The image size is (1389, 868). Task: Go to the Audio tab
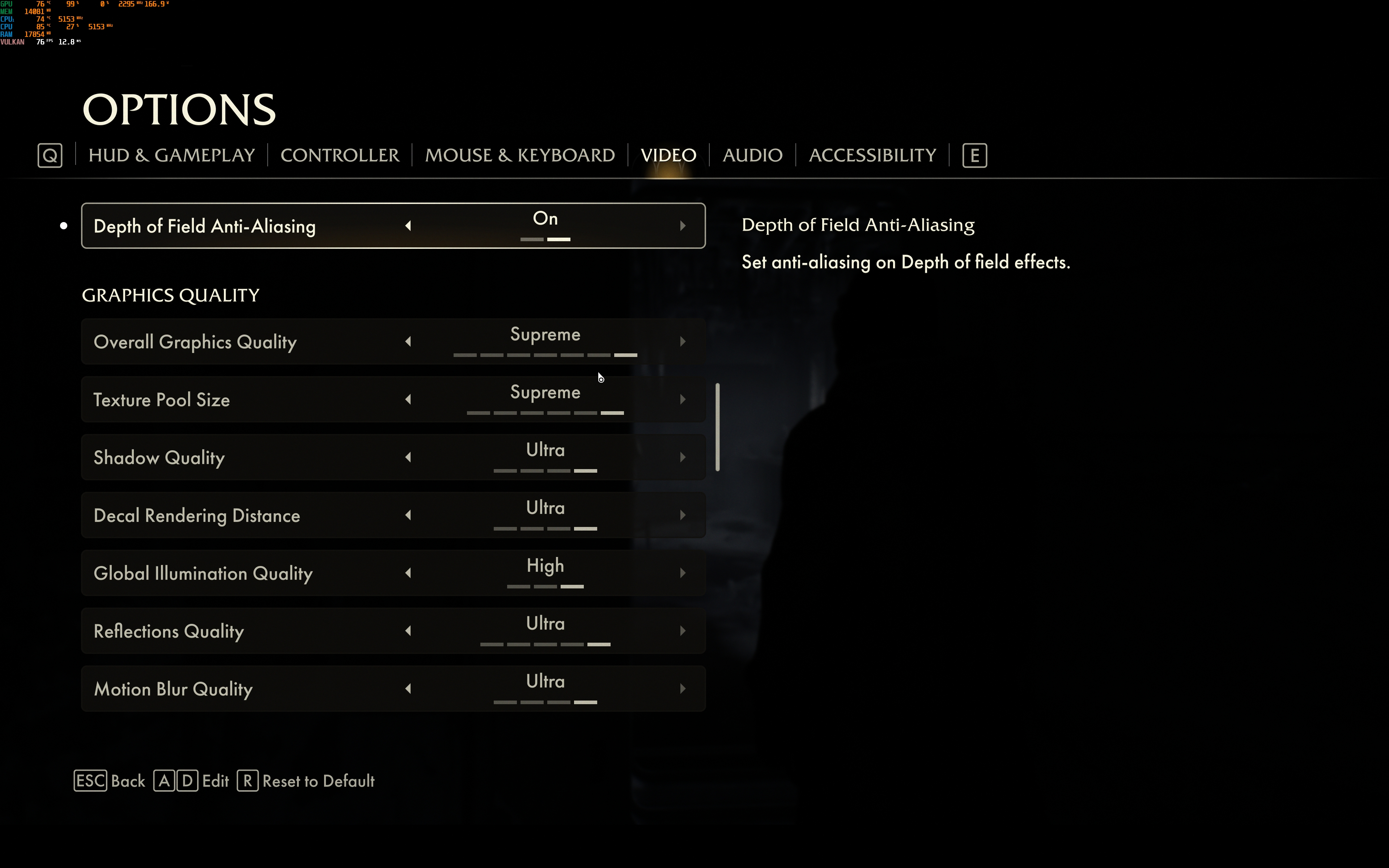pos(752,155)
